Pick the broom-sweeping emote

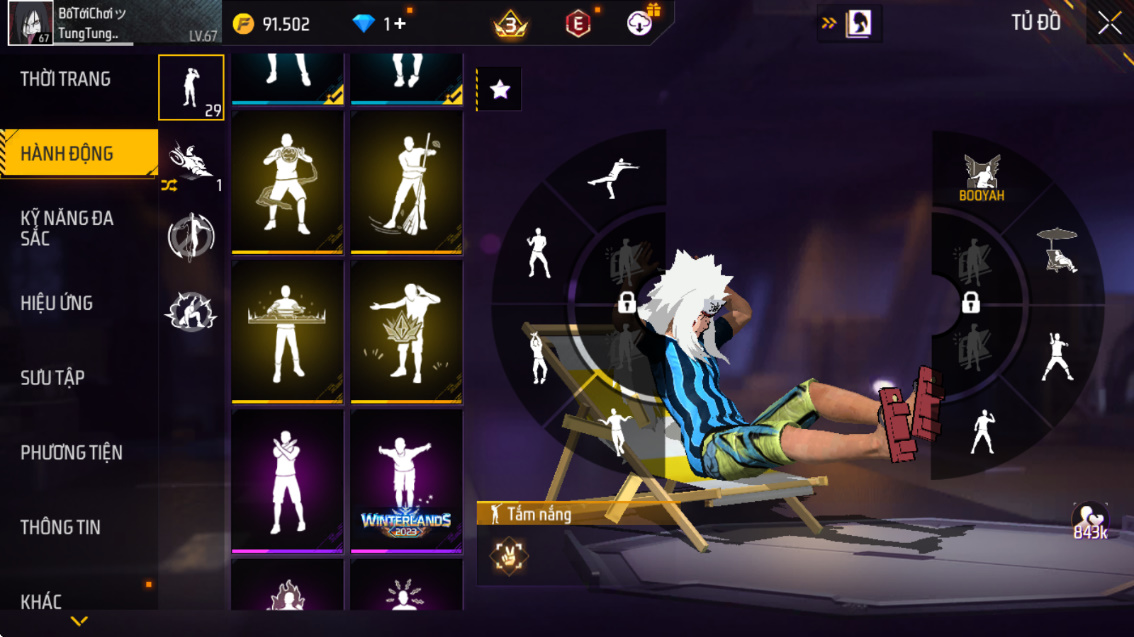[x=406, y=182]
